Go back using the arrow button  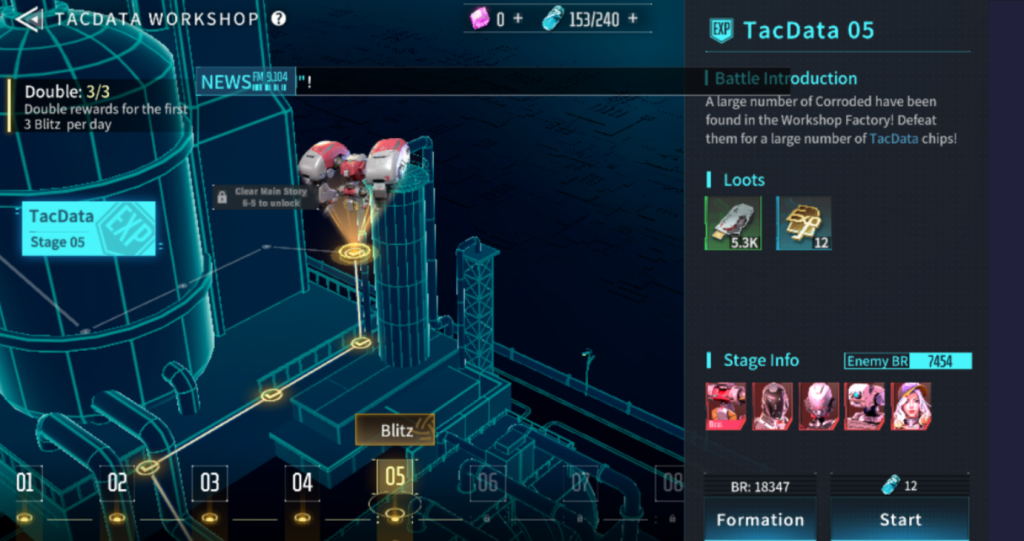click(x=27, y=19)
